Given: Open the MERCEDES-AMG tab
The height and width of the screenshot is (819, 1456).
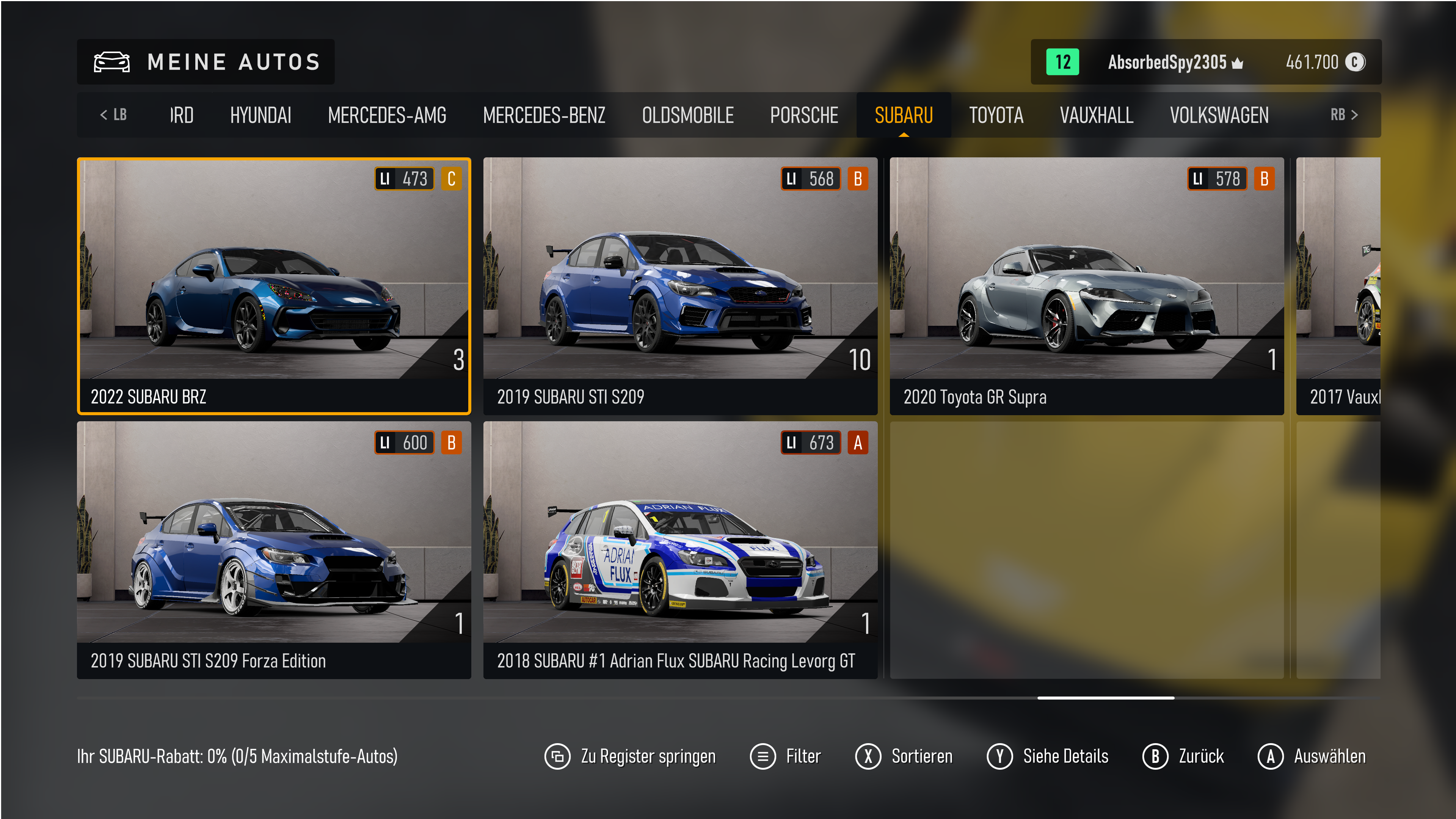Looking at the screenshot, I should (387, 115).
